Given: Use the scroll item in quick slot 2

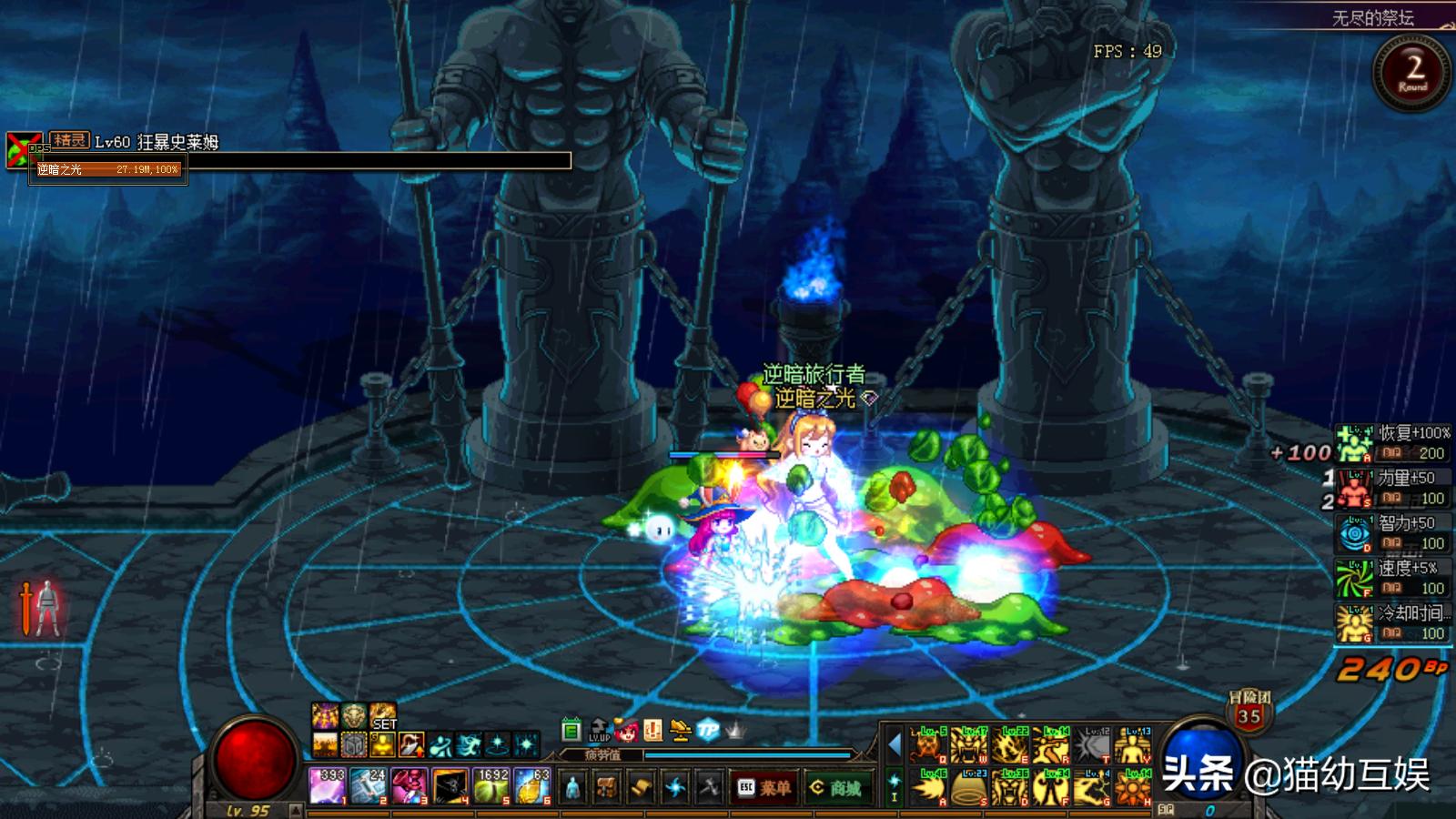Looking at the screenshot, I should point(368,786).
